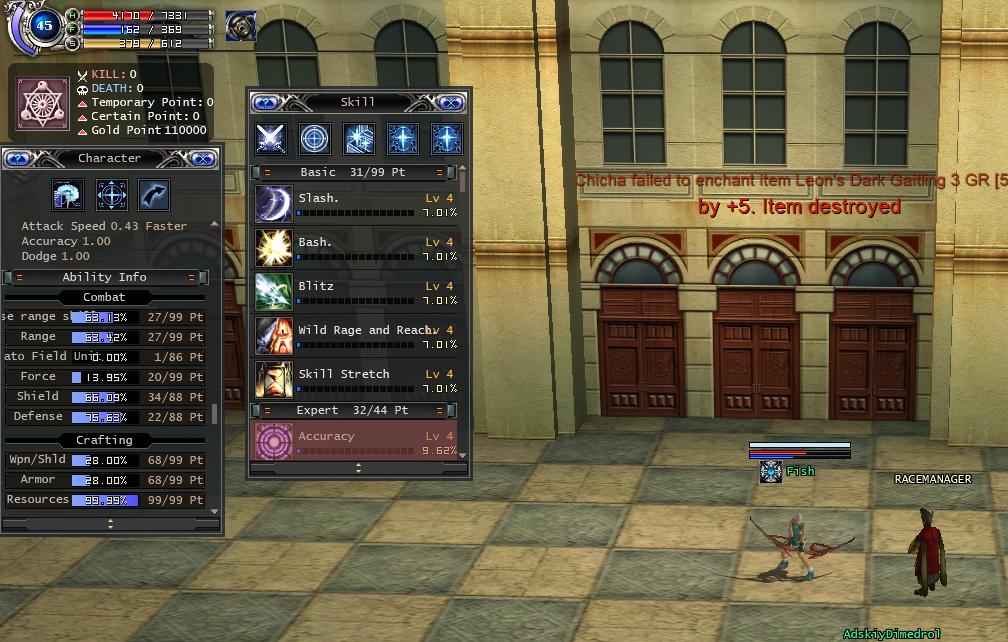Viewport: 1008px width, 642px height.
Task: Click the Skill window bottom resize handle
Action: 358,468
